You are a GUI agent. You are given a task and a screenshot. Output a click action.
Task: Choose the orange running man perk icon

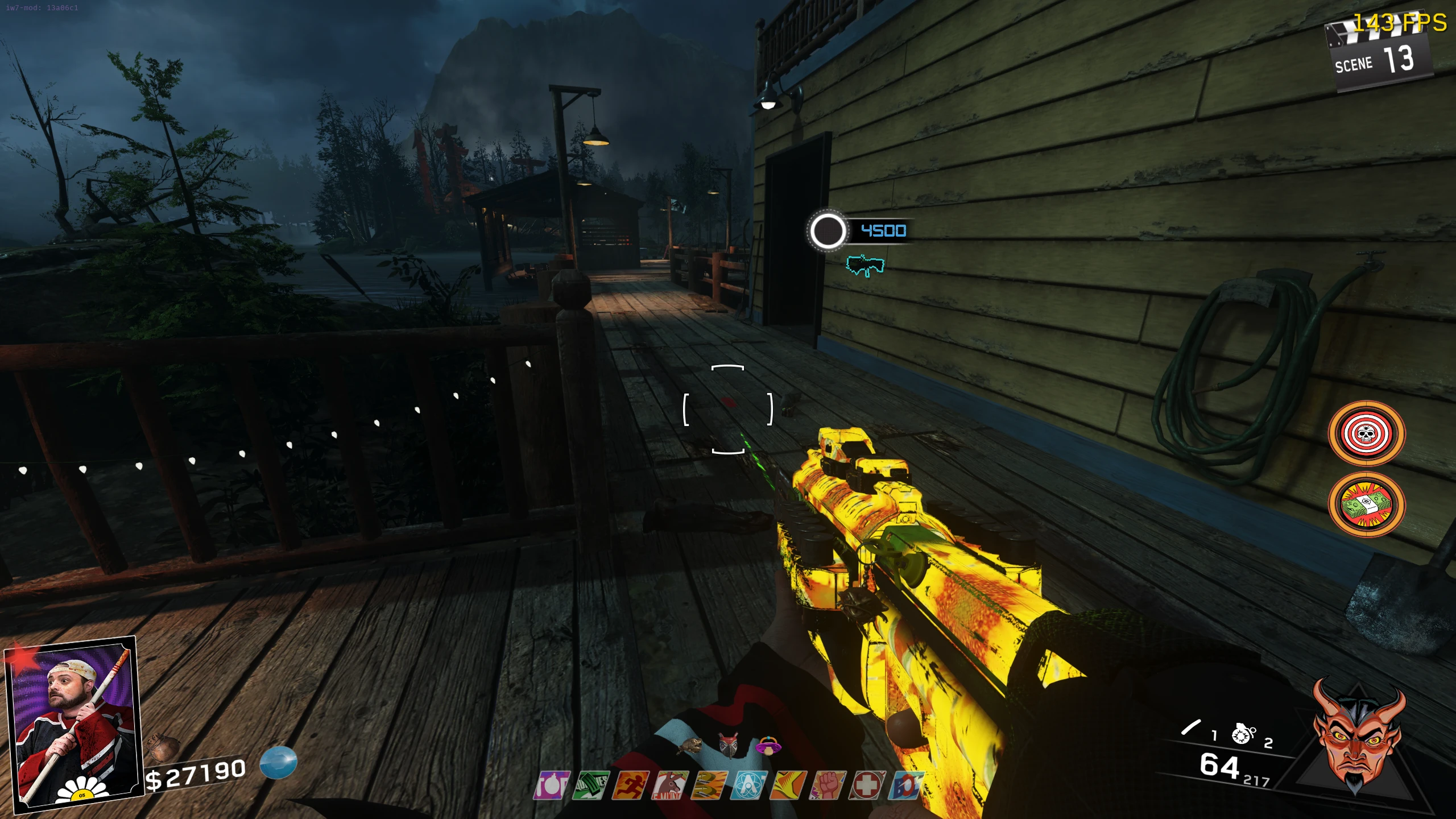(x=630, y=786)
